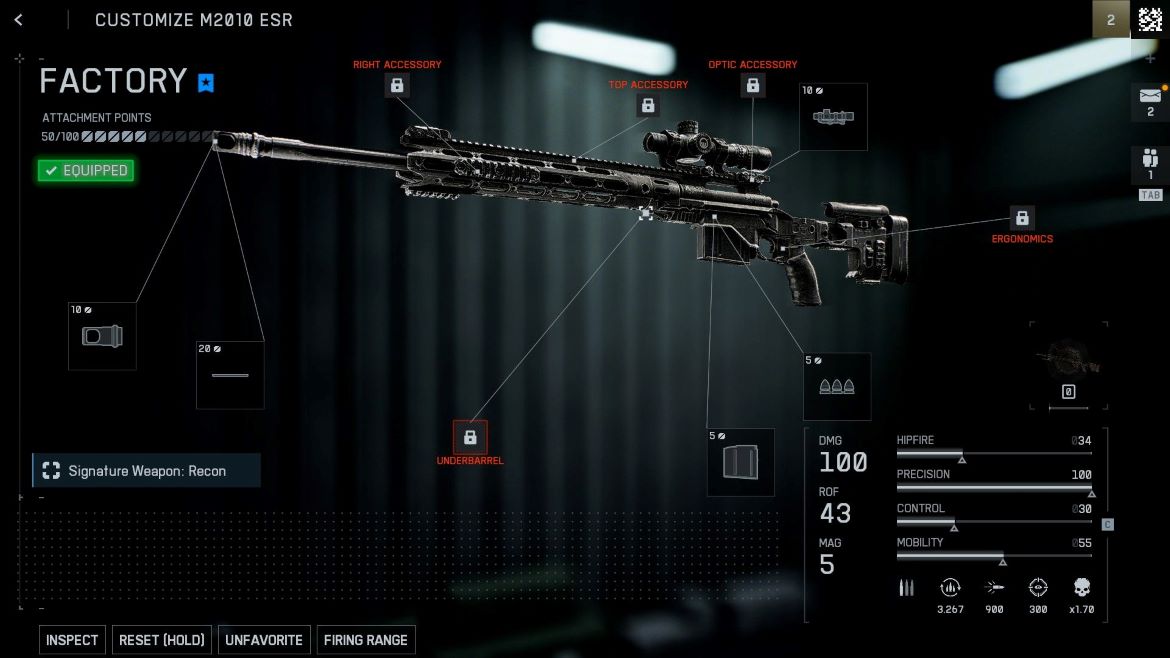This screenshot has height=658, width=1170.
Task: Select the locked Ergonomics slot
Action: click(x=1022, y=218)
